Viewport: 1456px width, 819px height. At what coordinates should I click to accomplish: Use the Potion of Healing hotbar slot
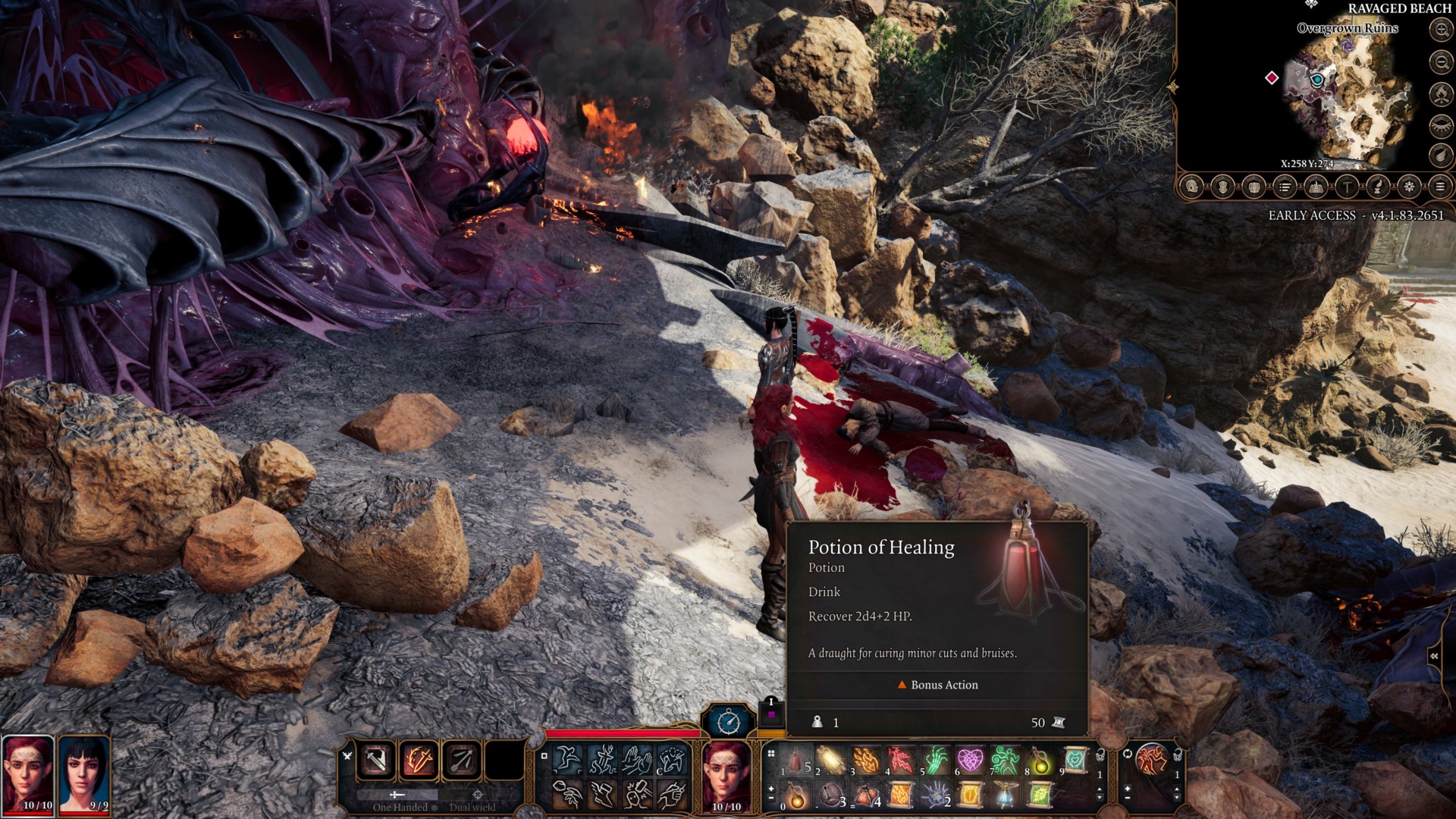(x=795, y=759)
